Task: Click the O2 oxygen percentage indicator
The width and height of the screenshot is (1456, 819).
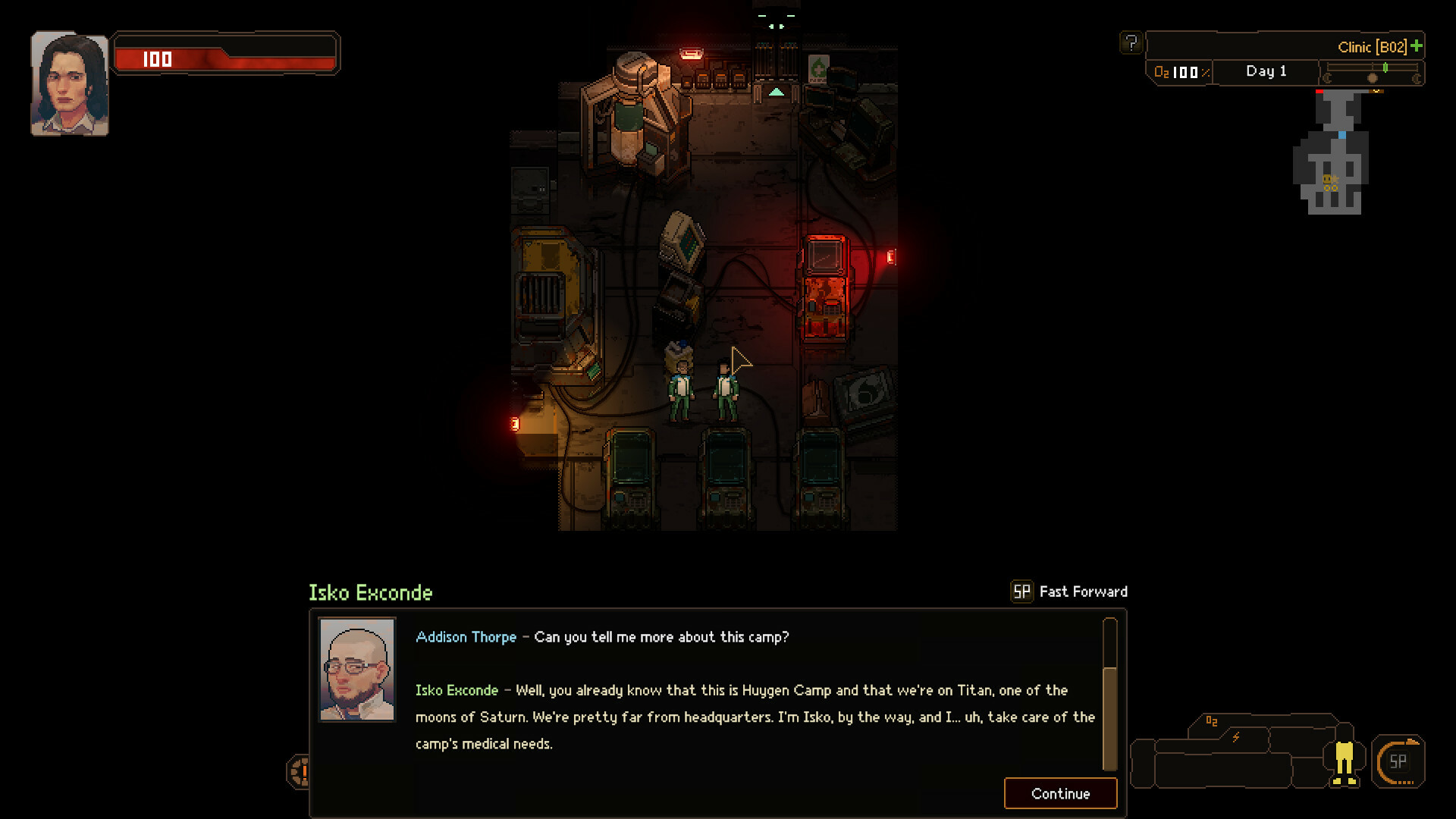Action: click(1179, 71)
